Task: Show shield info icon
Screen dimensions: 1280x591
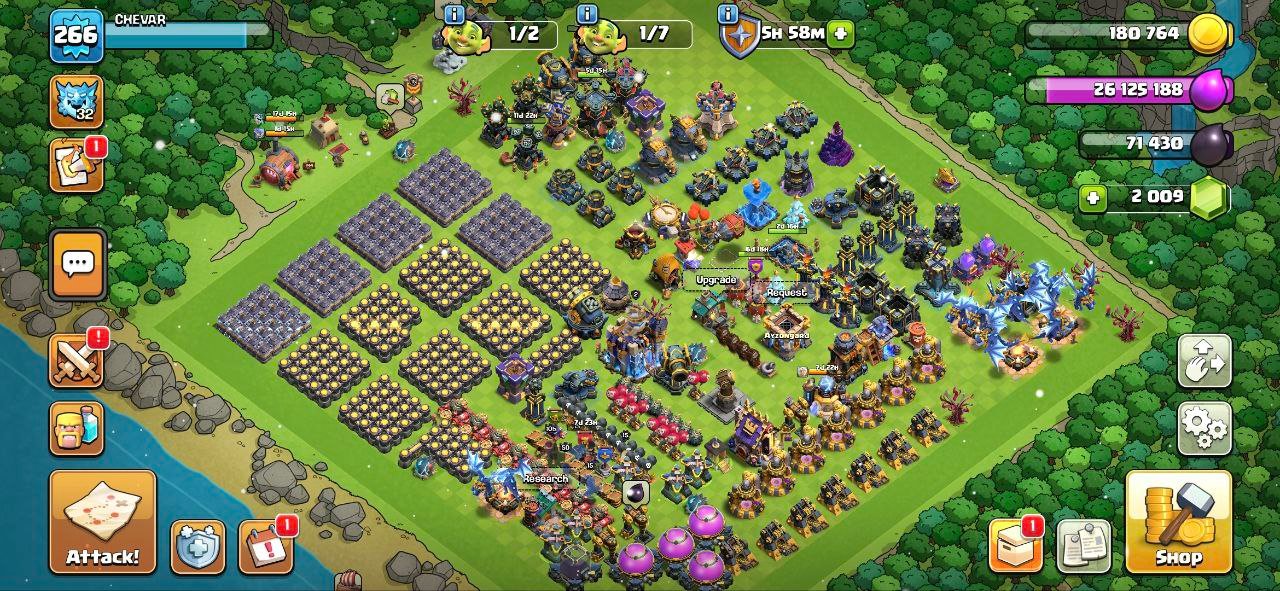Action: tap(728, 14)
